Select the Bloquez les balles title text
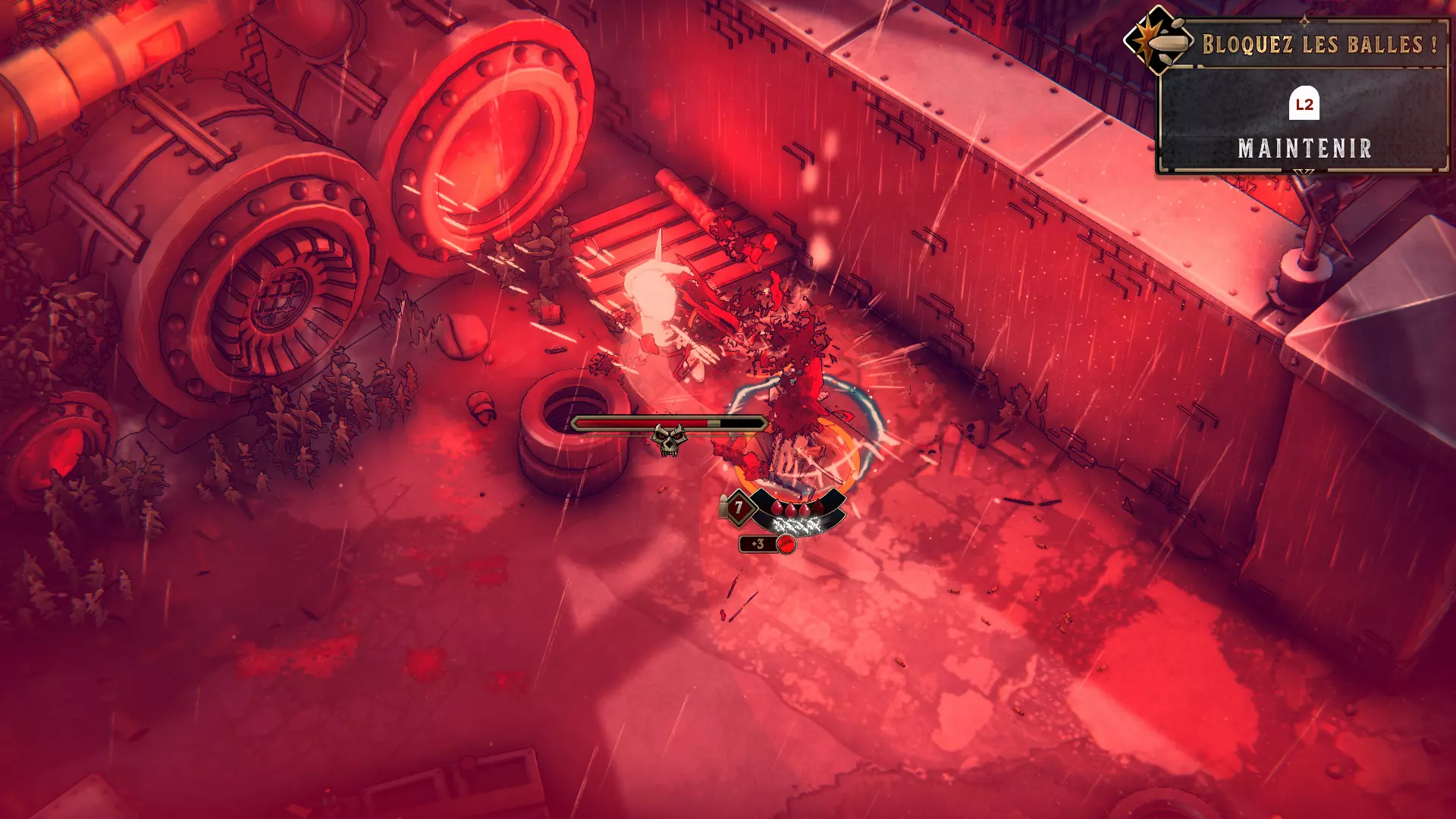The image size is (1456, 819). (1323, 43)
